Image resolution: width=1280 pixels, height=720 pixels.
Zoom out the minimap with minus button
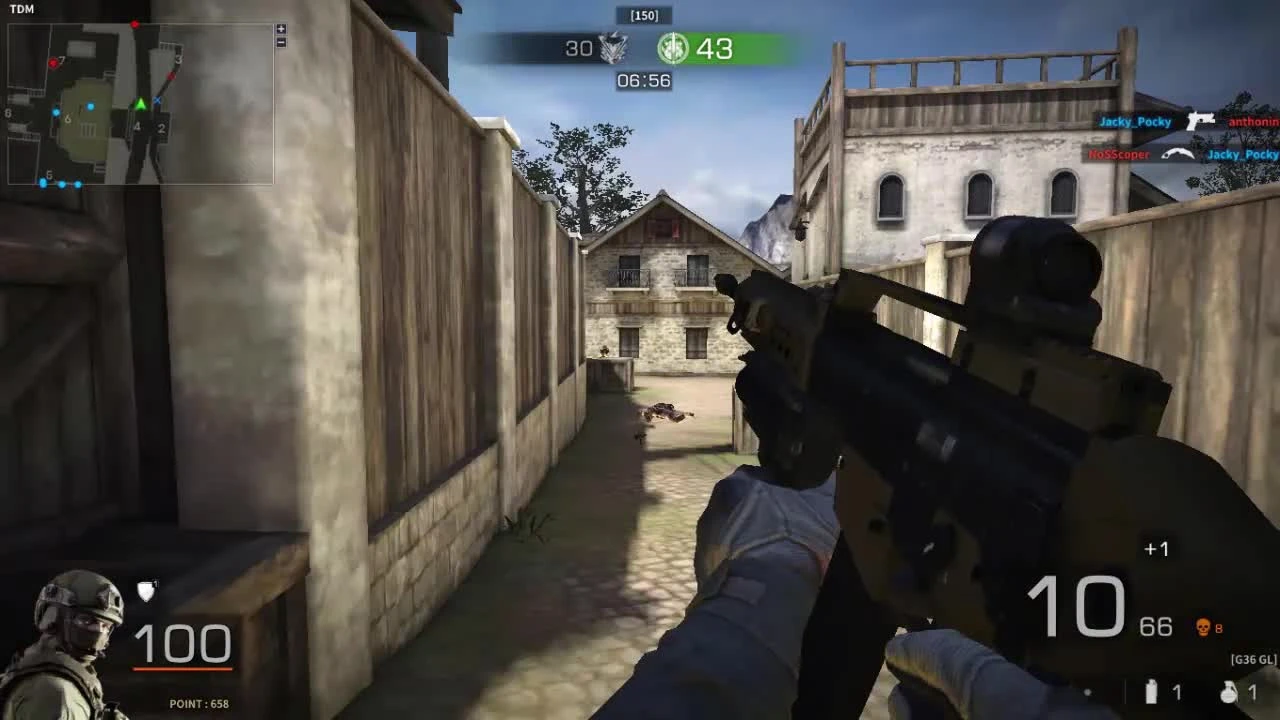[281, 42]
